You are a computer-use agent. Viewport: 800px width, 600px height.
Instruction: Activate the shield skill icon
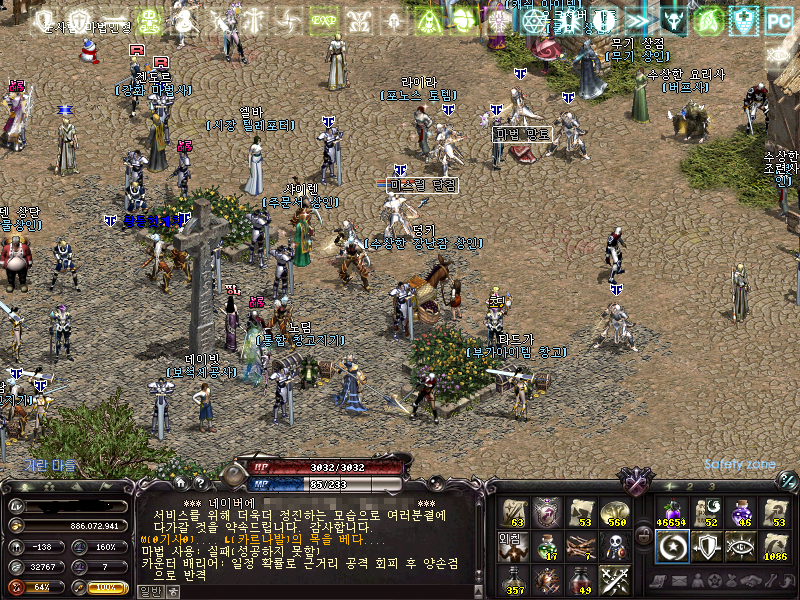click(x=706, y=546)
